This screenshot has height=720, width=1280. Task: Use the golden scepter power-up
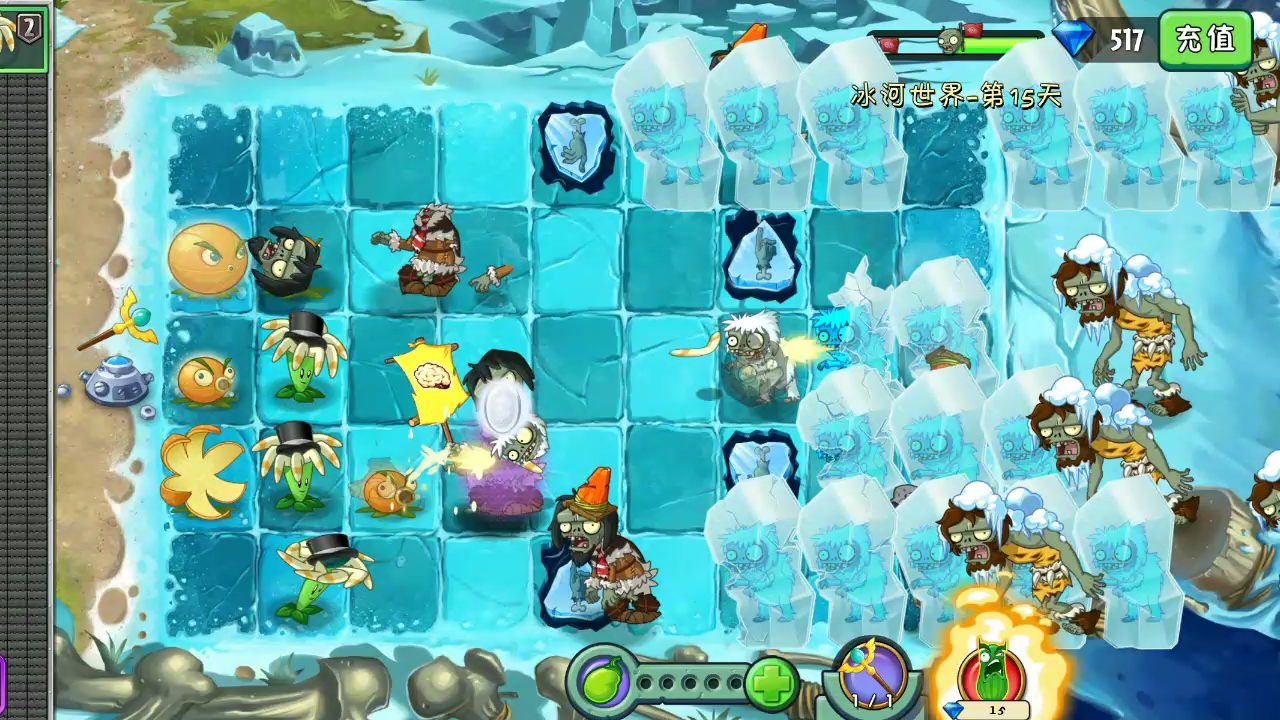pos(866,675)
